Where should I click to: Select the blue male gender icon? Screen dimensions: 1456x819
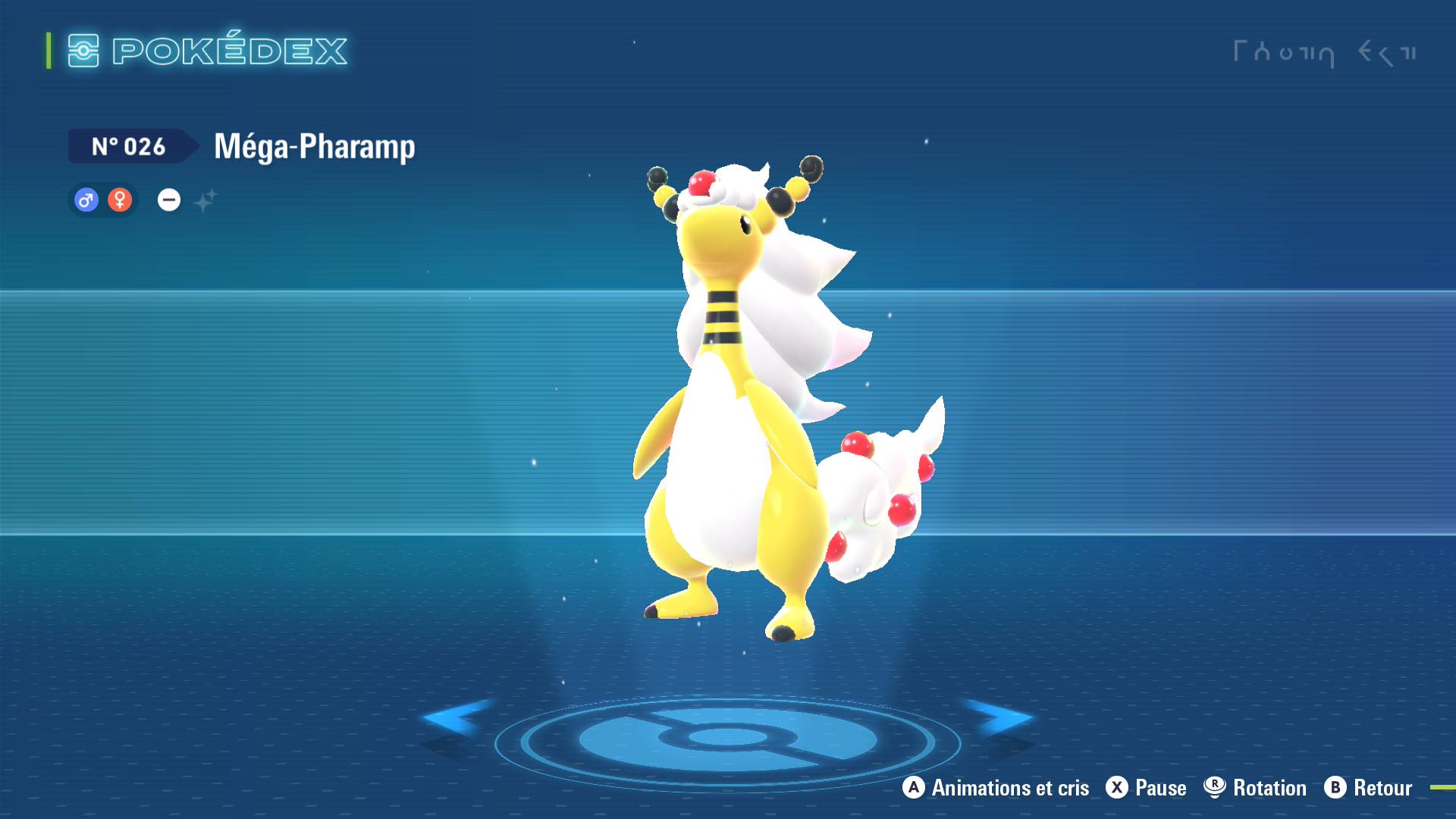tap(86, 200)
